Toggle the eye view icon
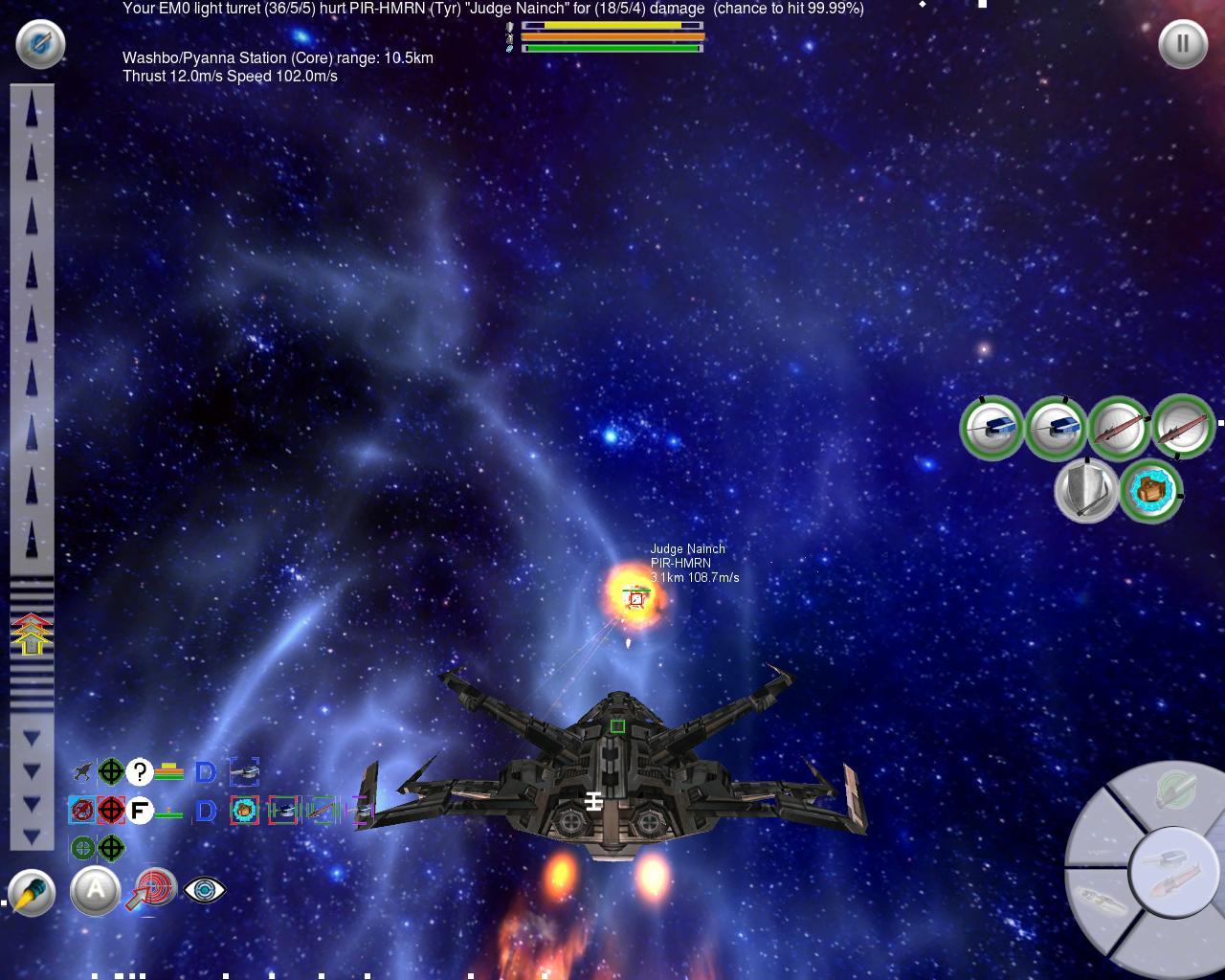 204,891
